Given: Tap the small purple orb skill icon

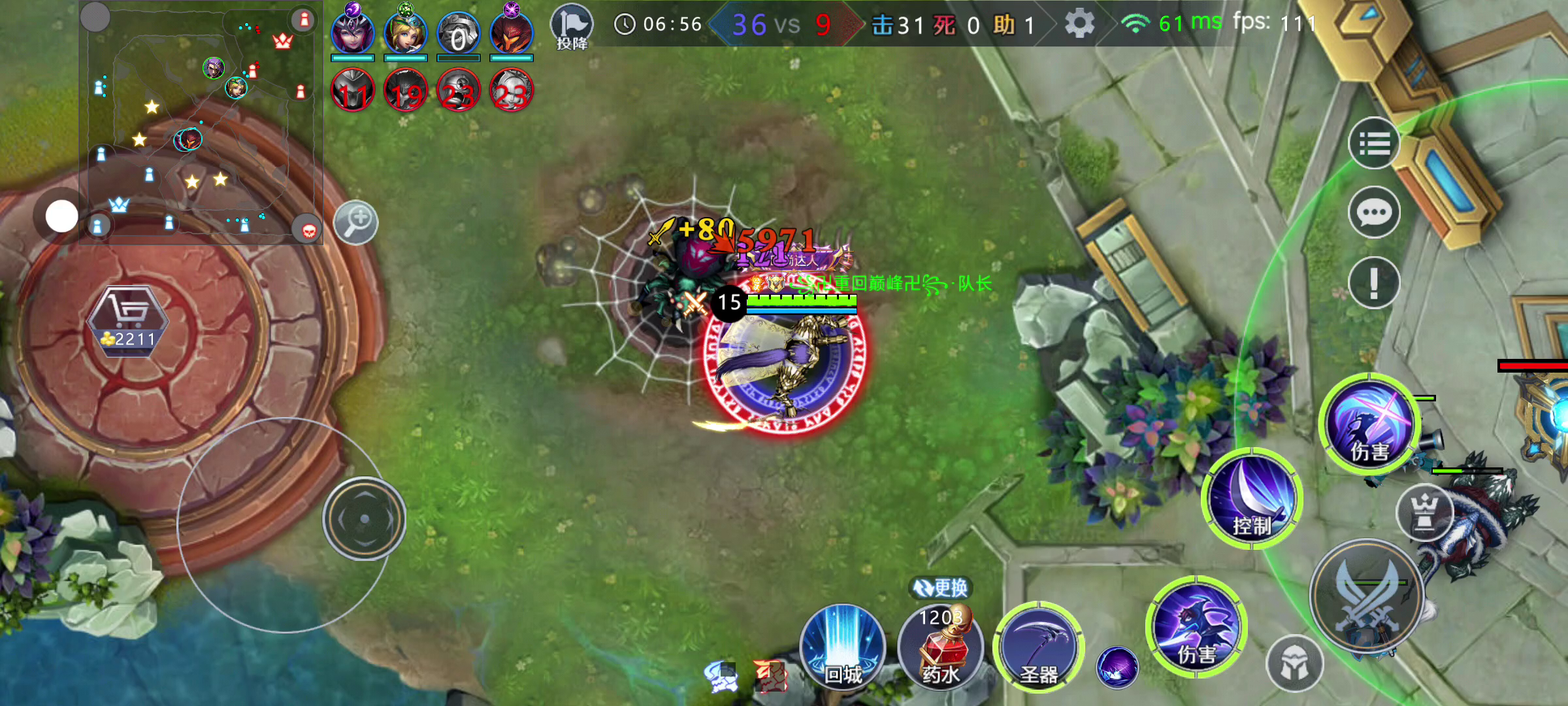Looking at the screenshot, I should point(1117,667).
